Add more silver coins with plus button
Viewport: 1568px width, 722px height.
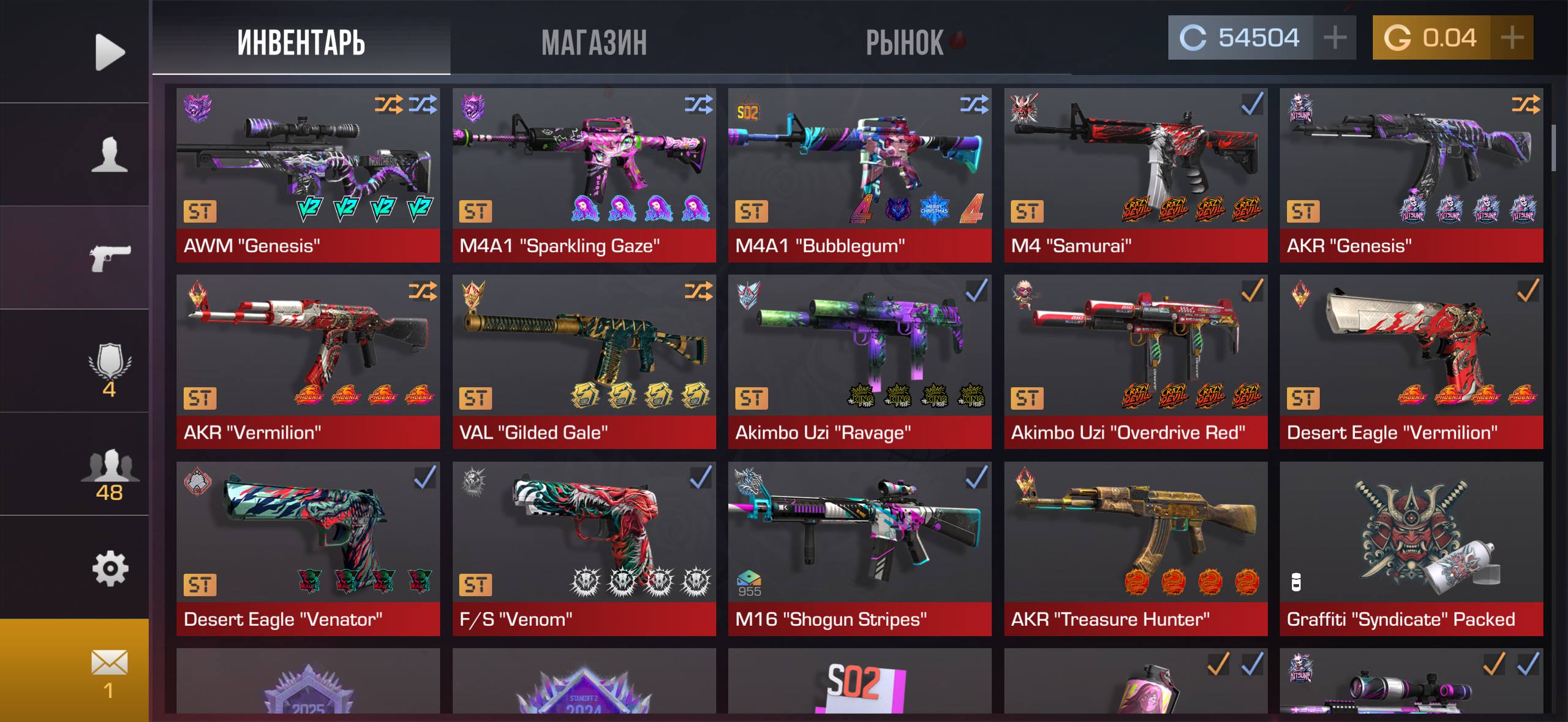(1335, 38)
